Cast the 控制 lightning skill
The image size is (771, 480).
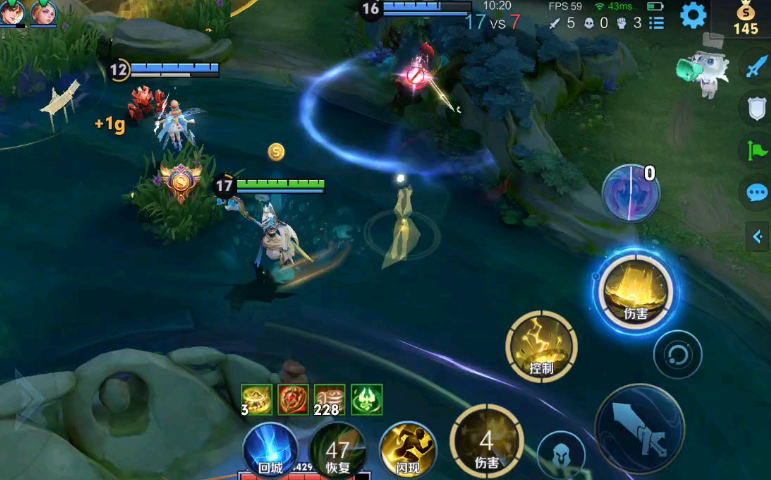pyautogui.click(x=541, y=346)
